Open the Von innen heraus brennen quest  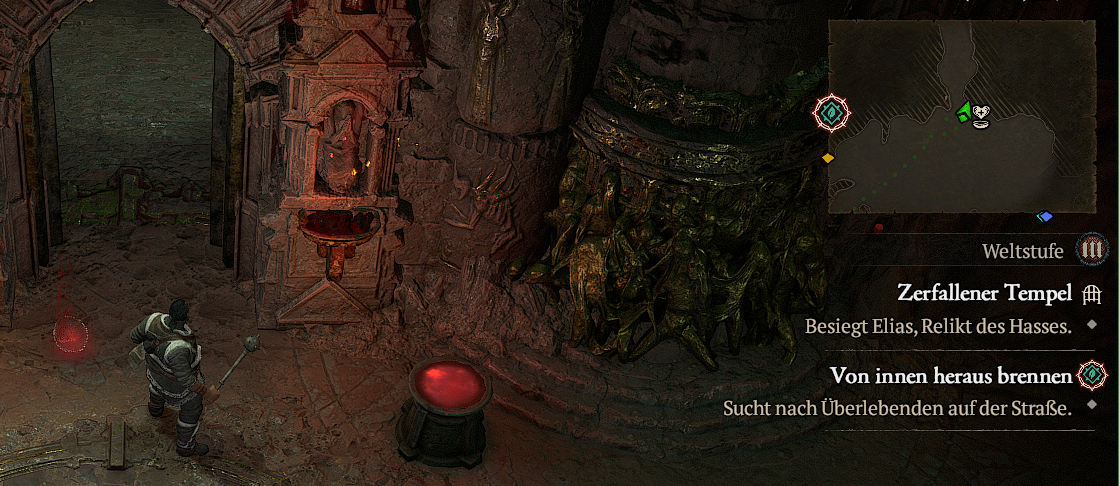tap(951, 376)
